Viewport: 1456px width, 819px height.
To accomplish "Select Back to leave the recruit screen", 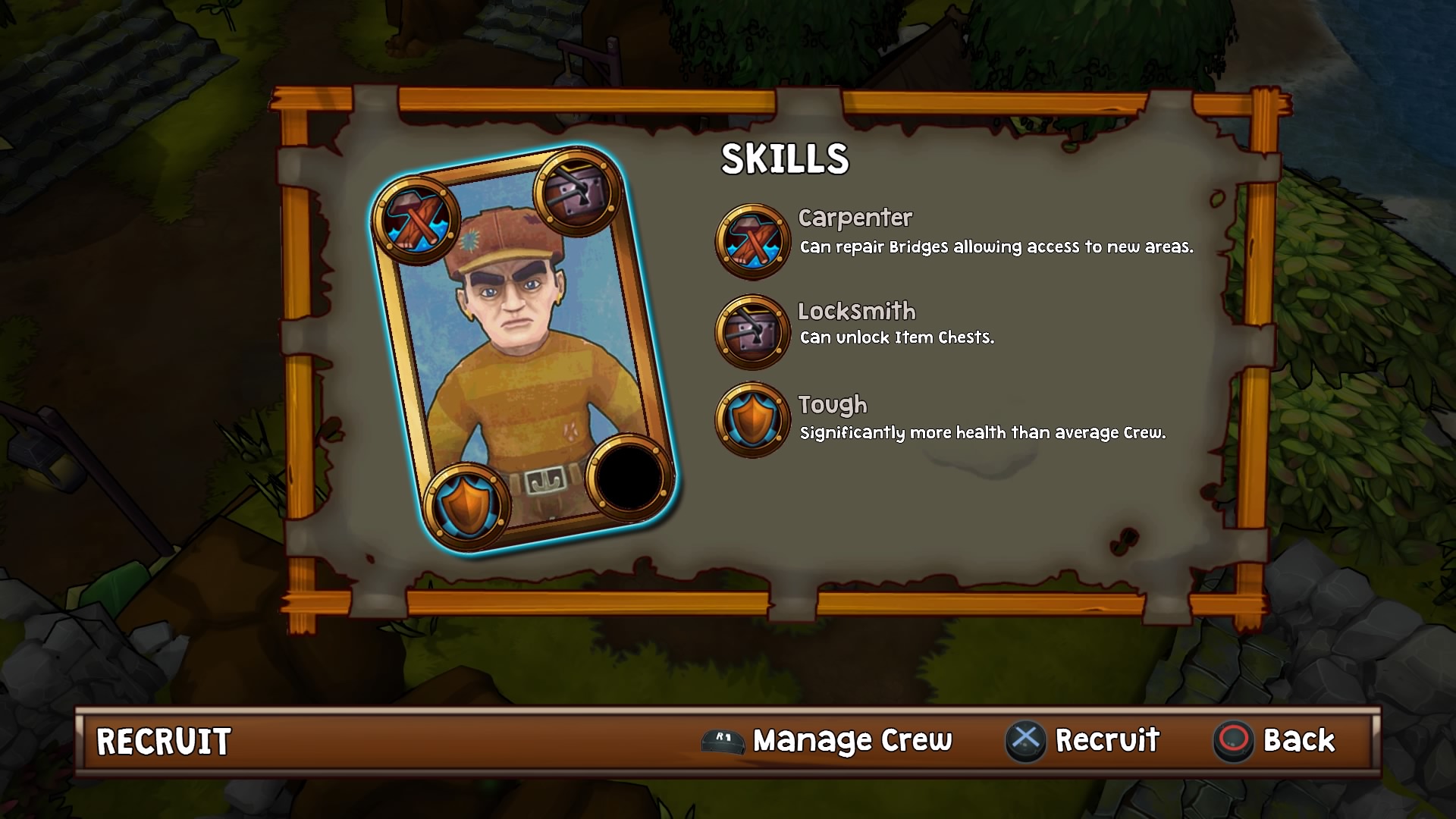I will coord(1300,740).
